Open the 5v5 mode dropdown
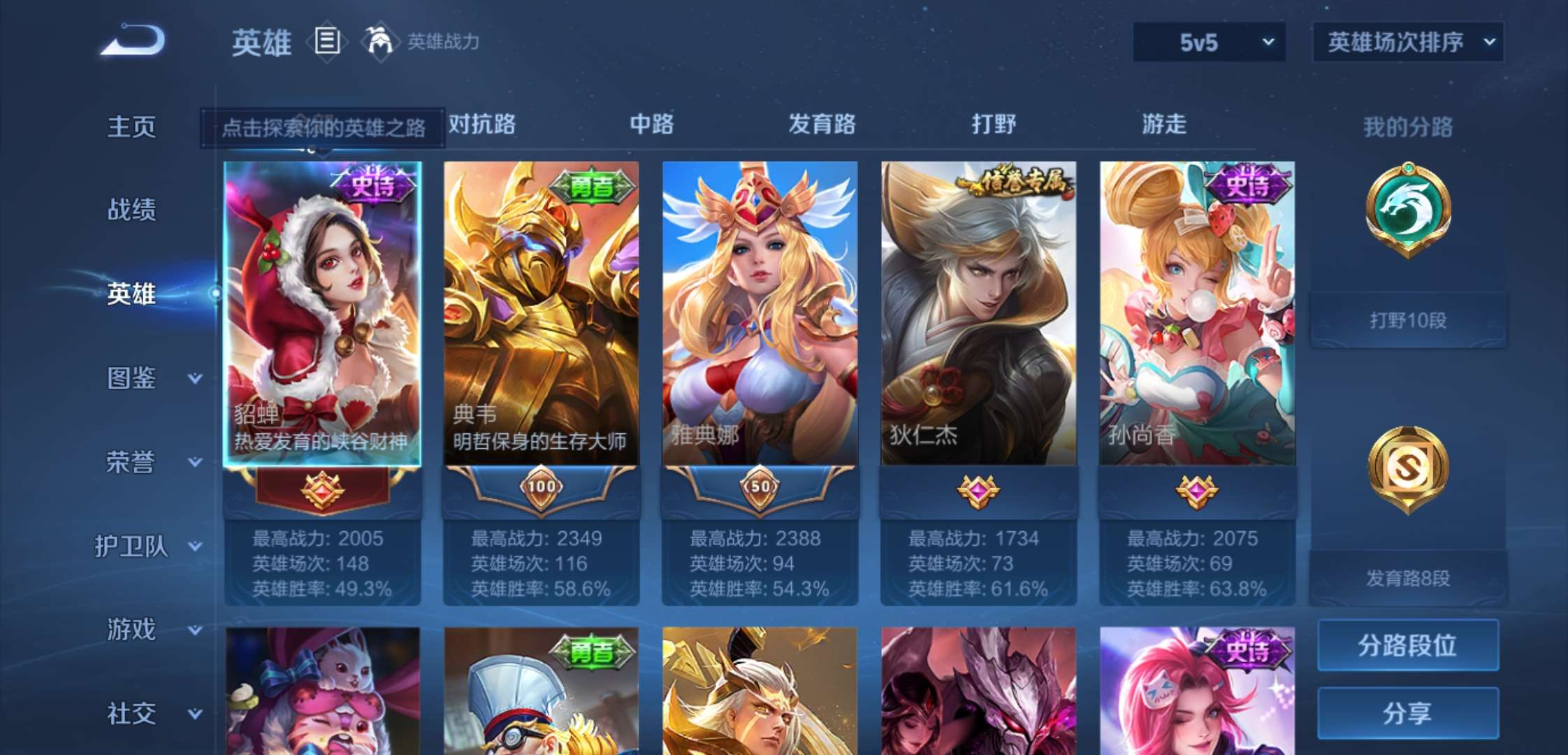 coord(1209,42)
